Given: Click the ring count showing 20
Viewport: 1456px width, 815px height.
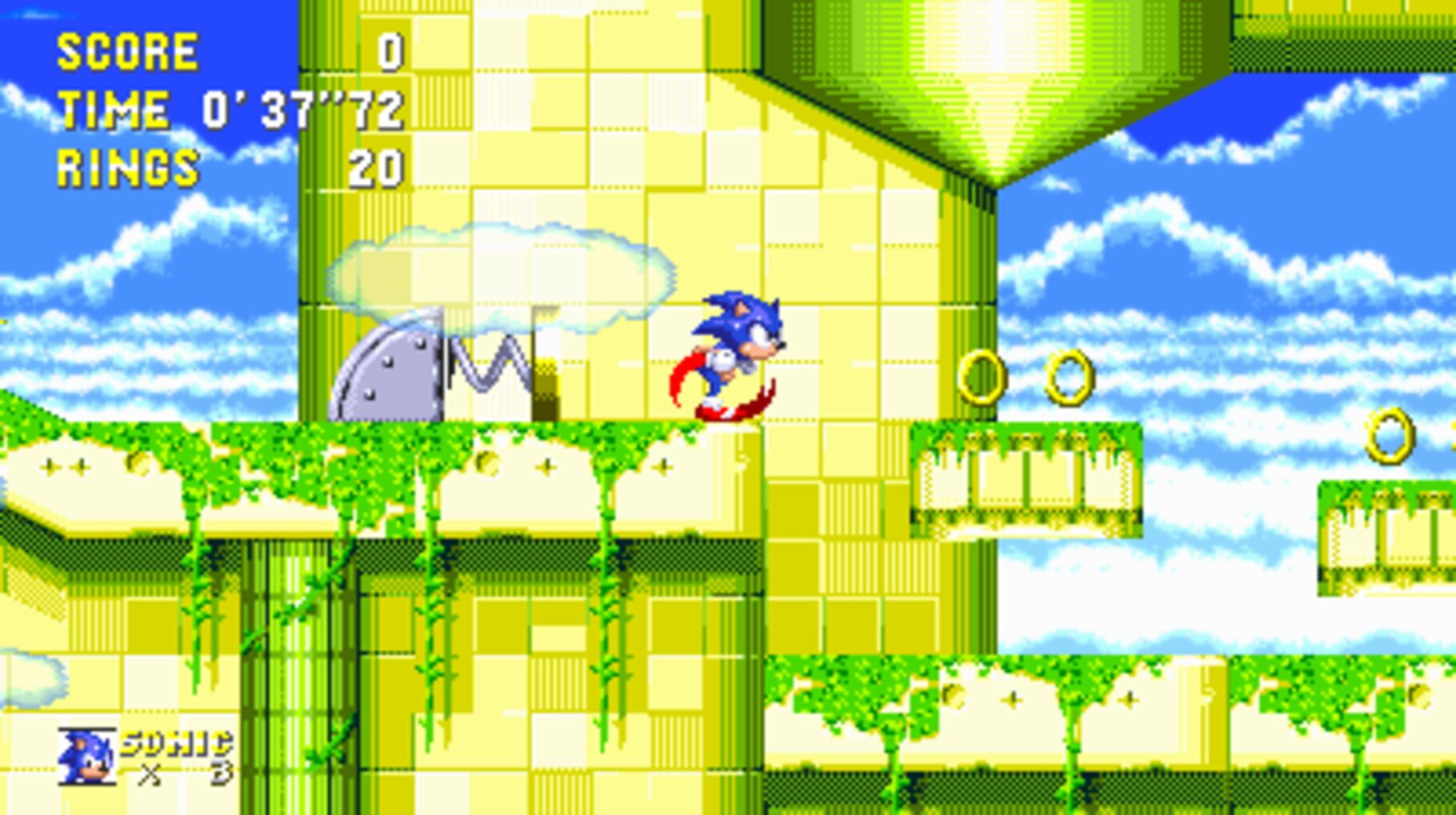Looking at the screenshot, I should [x=376, y=166].
